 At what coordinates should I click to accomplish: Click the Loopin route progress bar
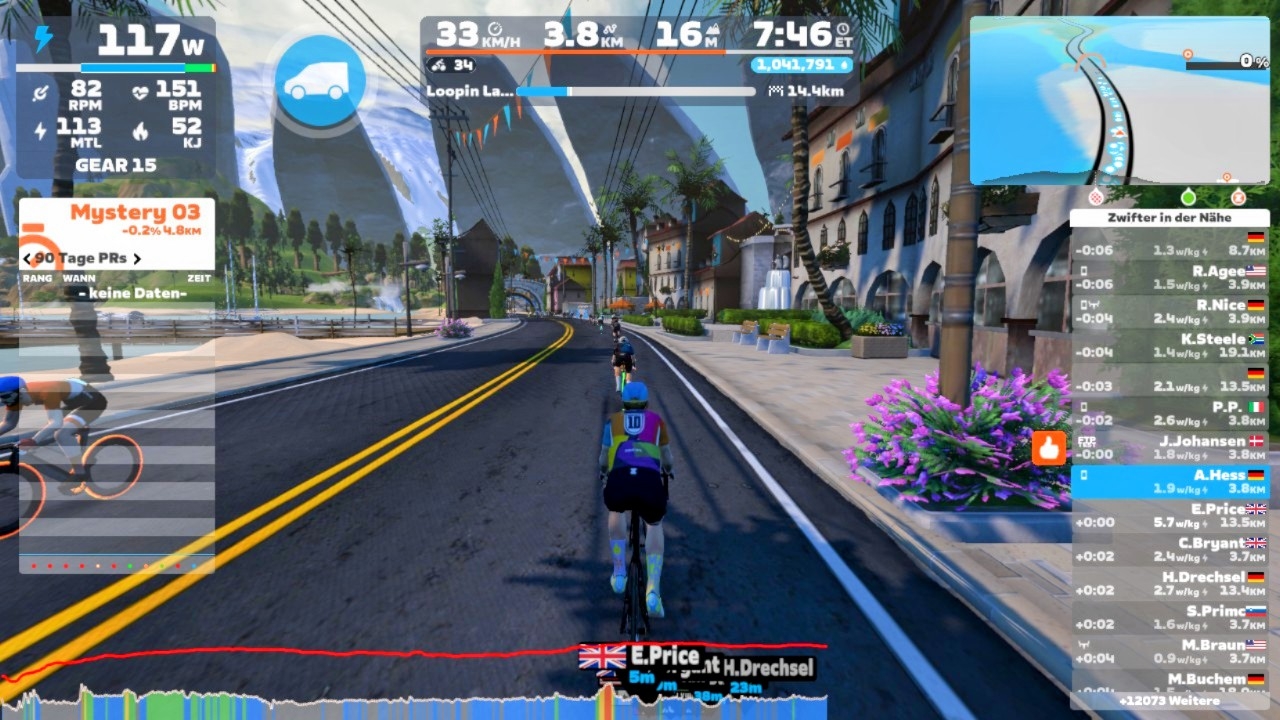635,91
